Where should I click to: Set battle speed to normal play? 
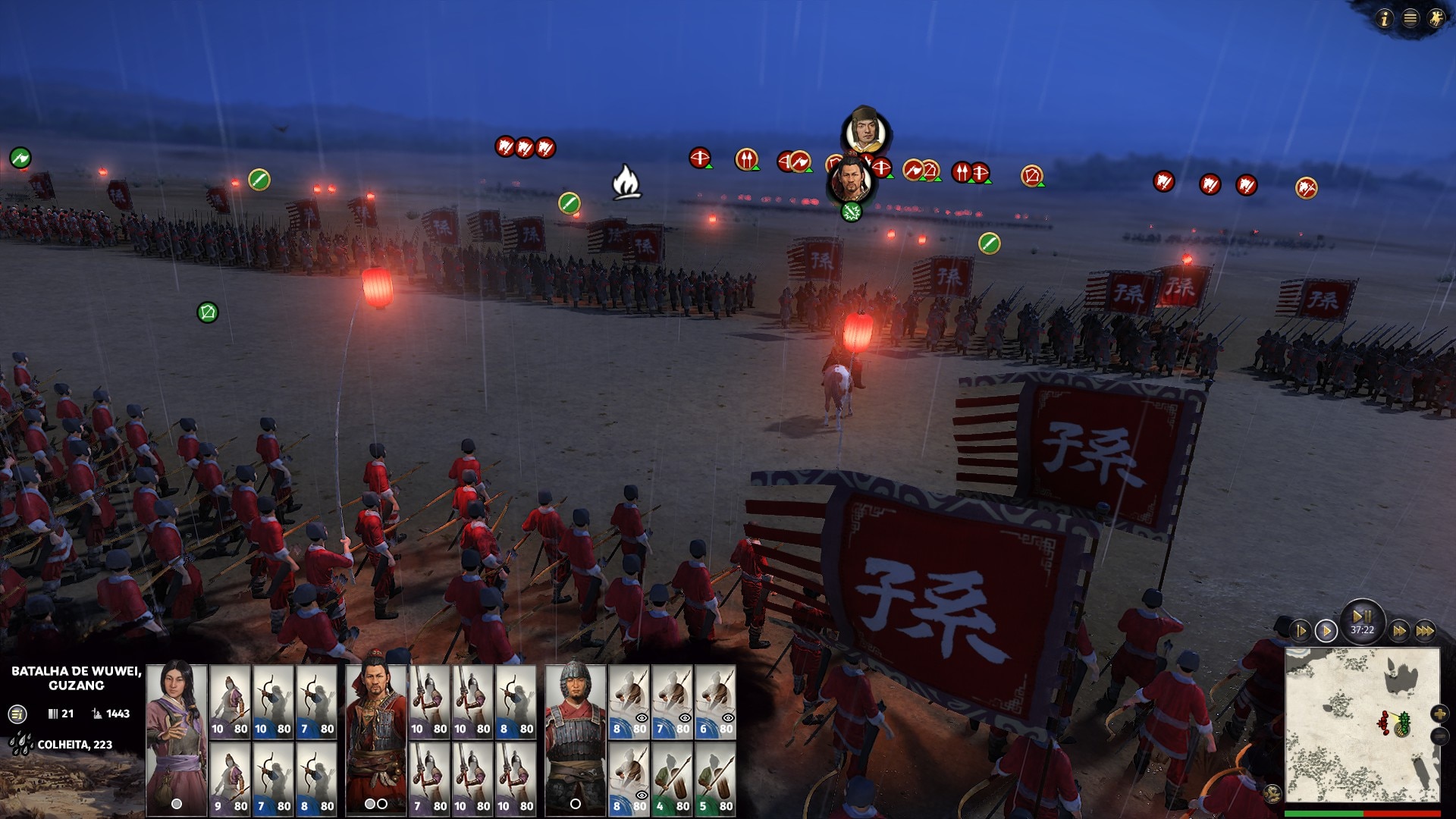tap(1326, 630)
